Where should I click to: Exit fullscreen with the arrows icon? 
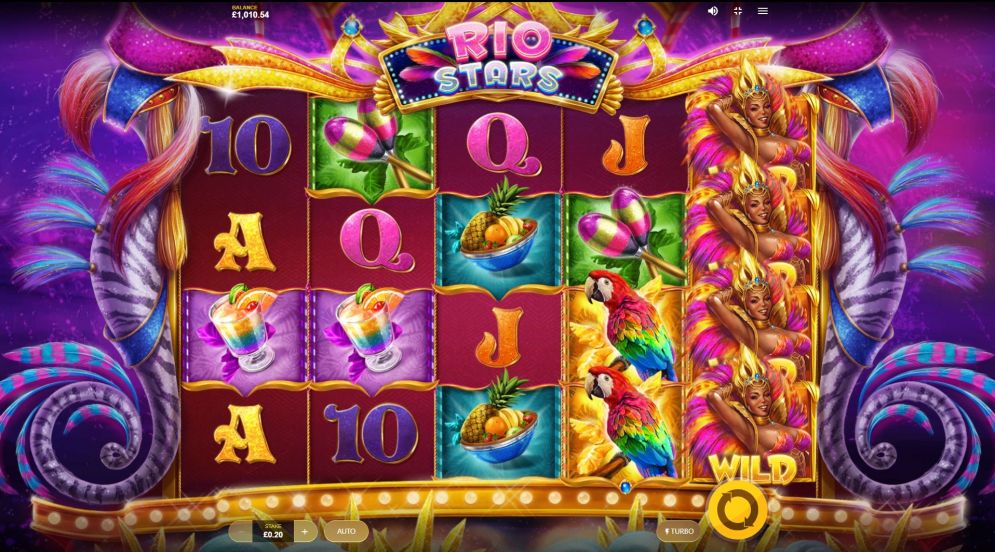pyautogui.click(x=738, y=11)
